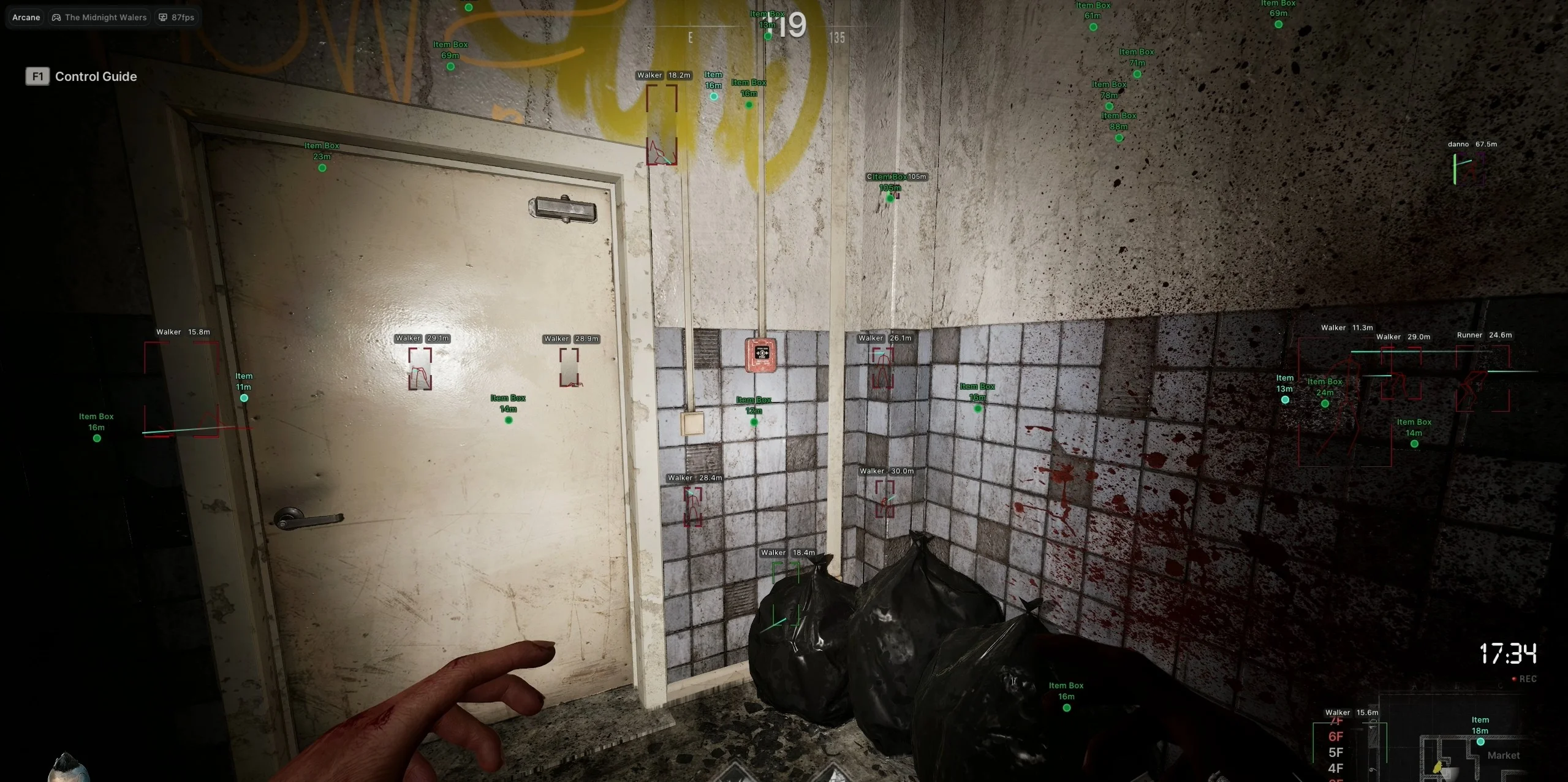This screenshot has width=1568, height=782.
Task: Select the Walker 18.4m marker near the trash bags
Action: click(x=786, y=552)
